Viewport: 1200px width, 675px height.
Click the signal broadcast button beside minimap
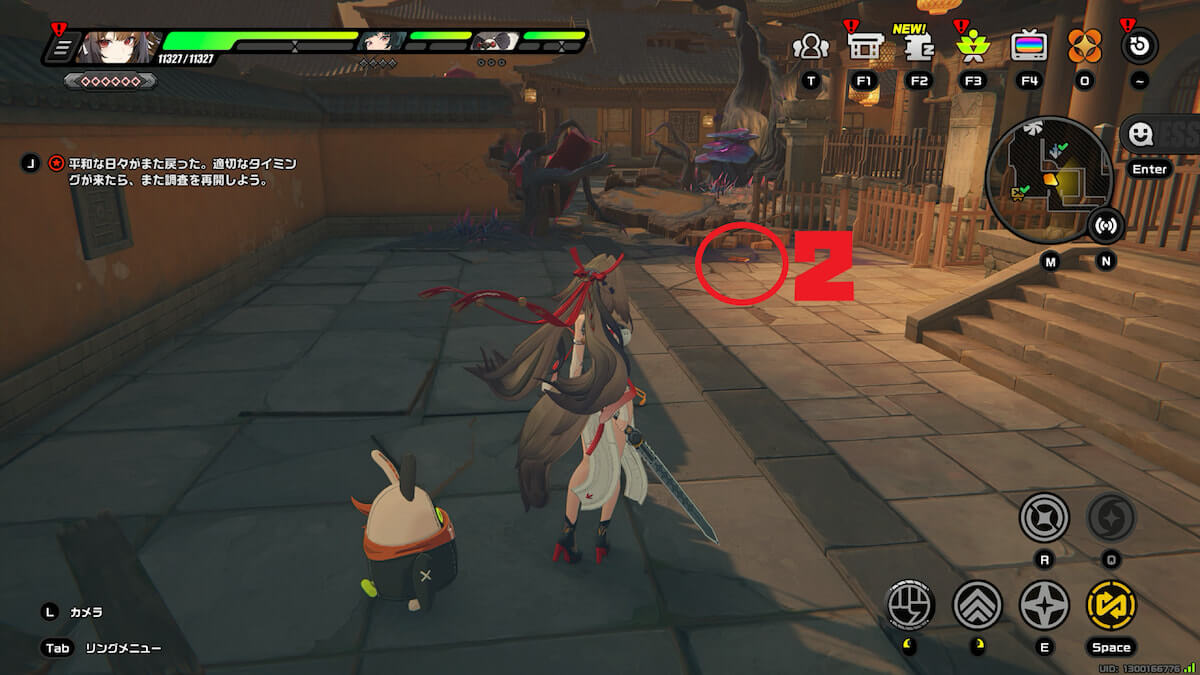(x=1105, y=226)
